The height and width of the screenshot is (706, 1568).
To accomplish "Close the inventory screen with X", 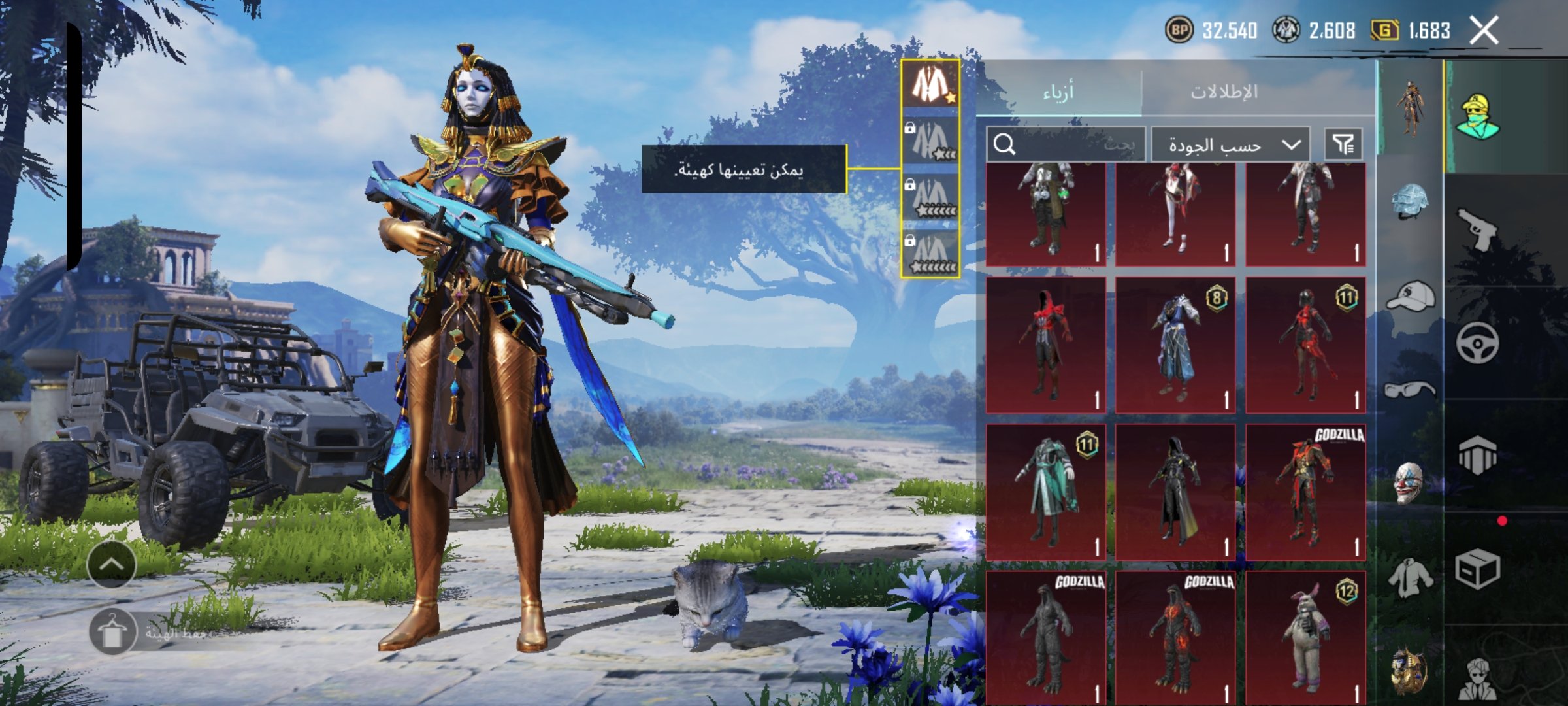I will [x=1484, y=31].
